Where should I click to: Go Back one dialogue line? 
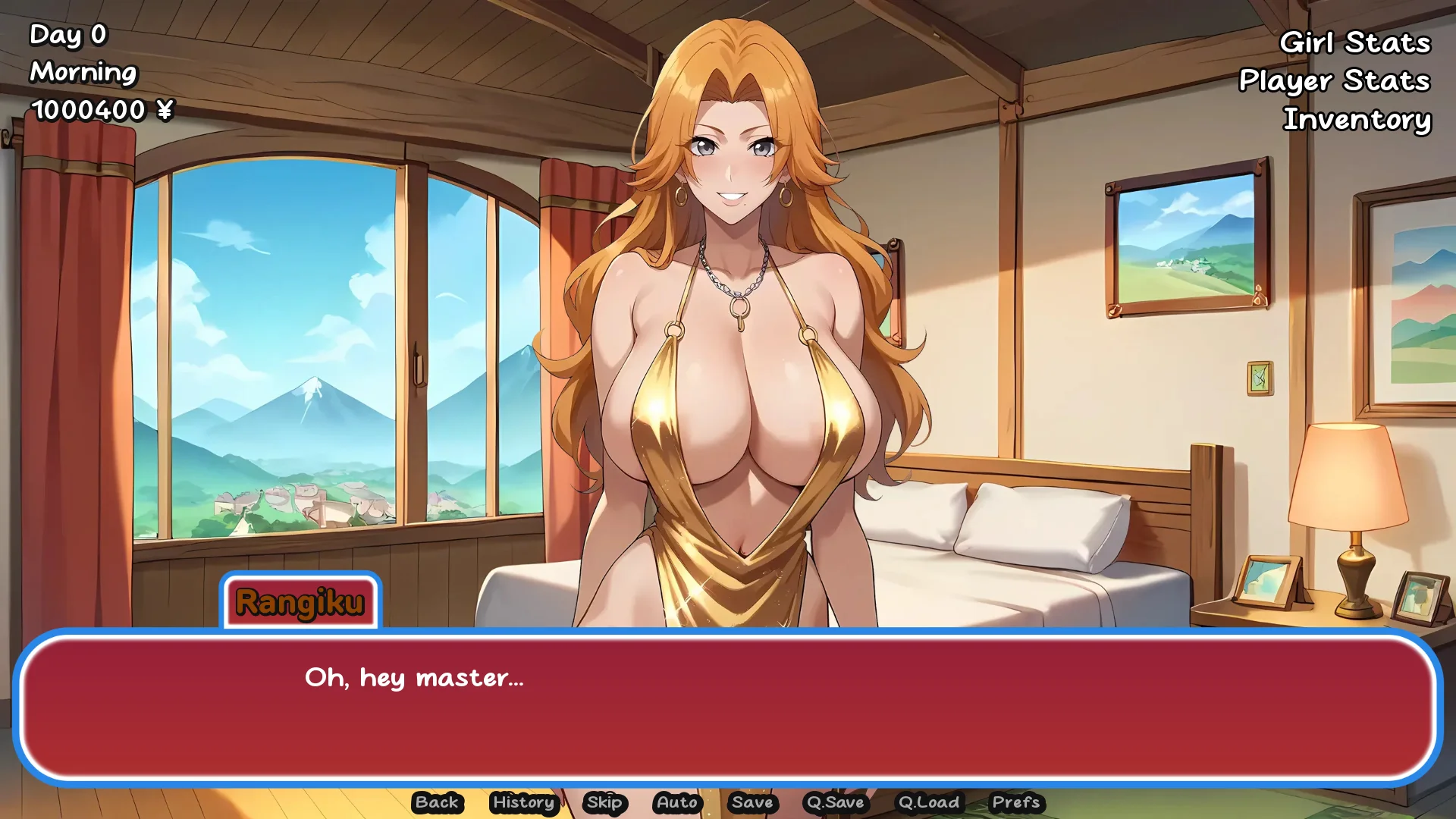click(x=437, y=802)
